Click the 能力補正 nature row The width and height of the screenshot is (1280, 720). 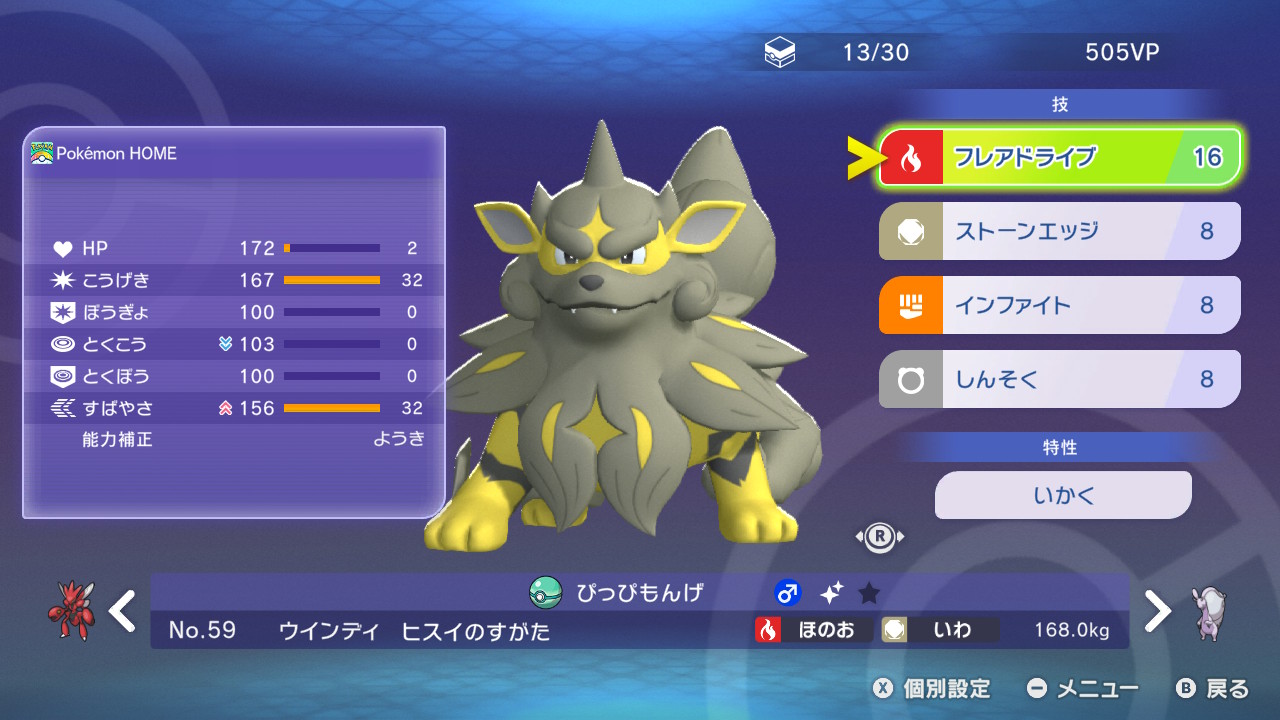[x=236, y=439]
